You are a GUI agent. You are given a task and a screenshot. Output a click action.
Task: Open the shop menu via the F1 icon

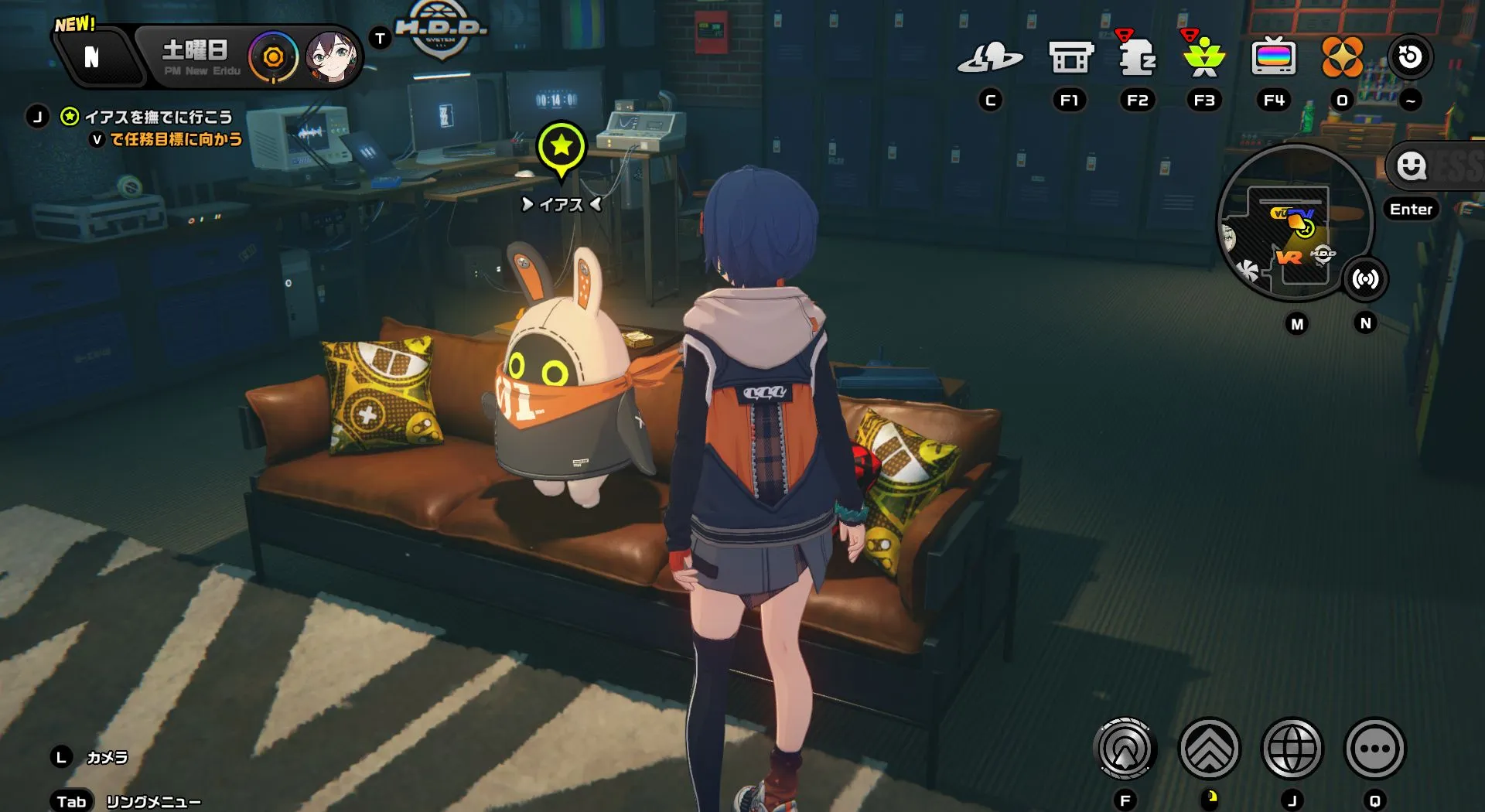coord(1071,56)
